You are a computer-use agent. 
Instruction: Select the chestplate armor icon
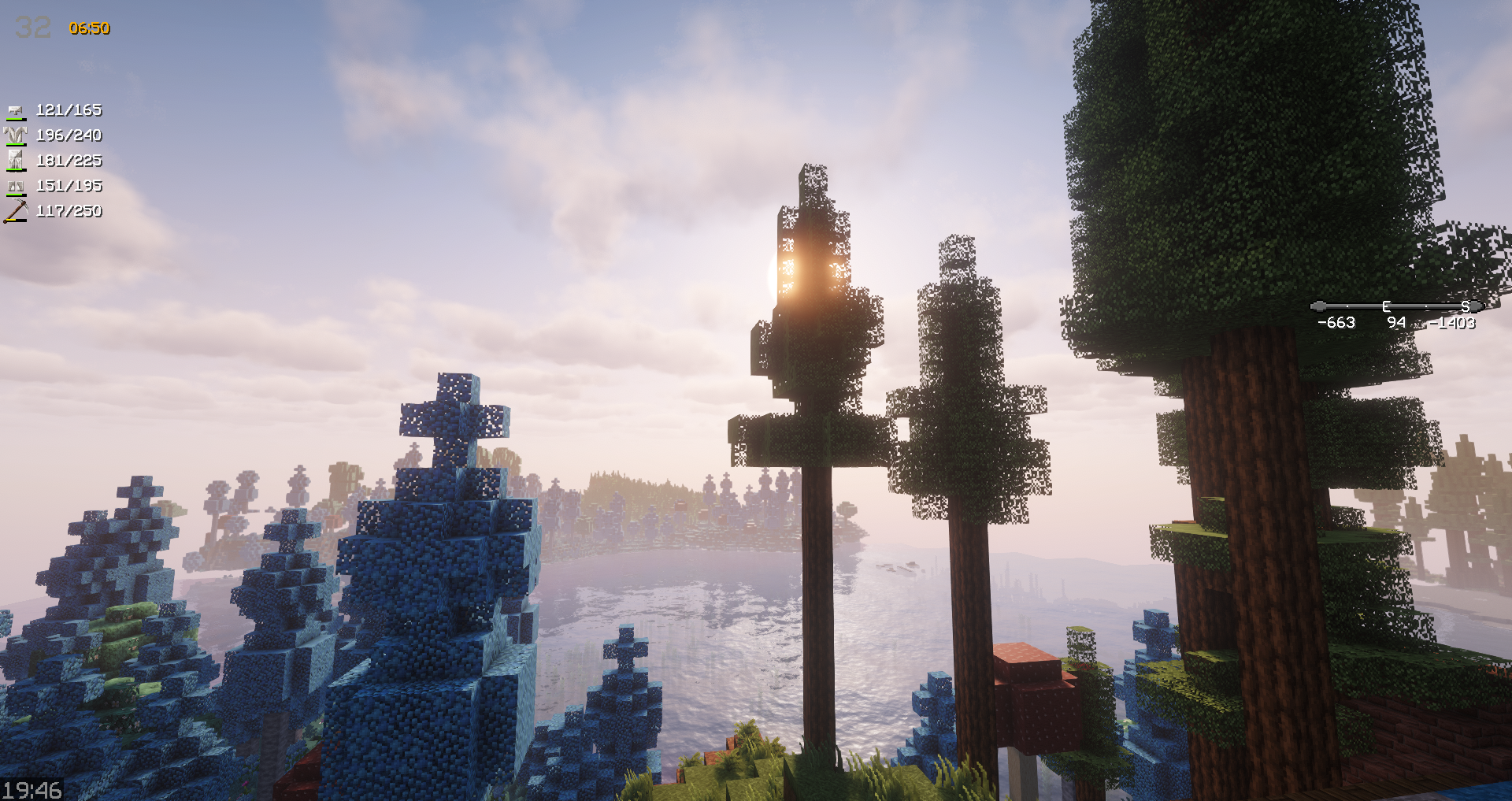pos(15,135)
